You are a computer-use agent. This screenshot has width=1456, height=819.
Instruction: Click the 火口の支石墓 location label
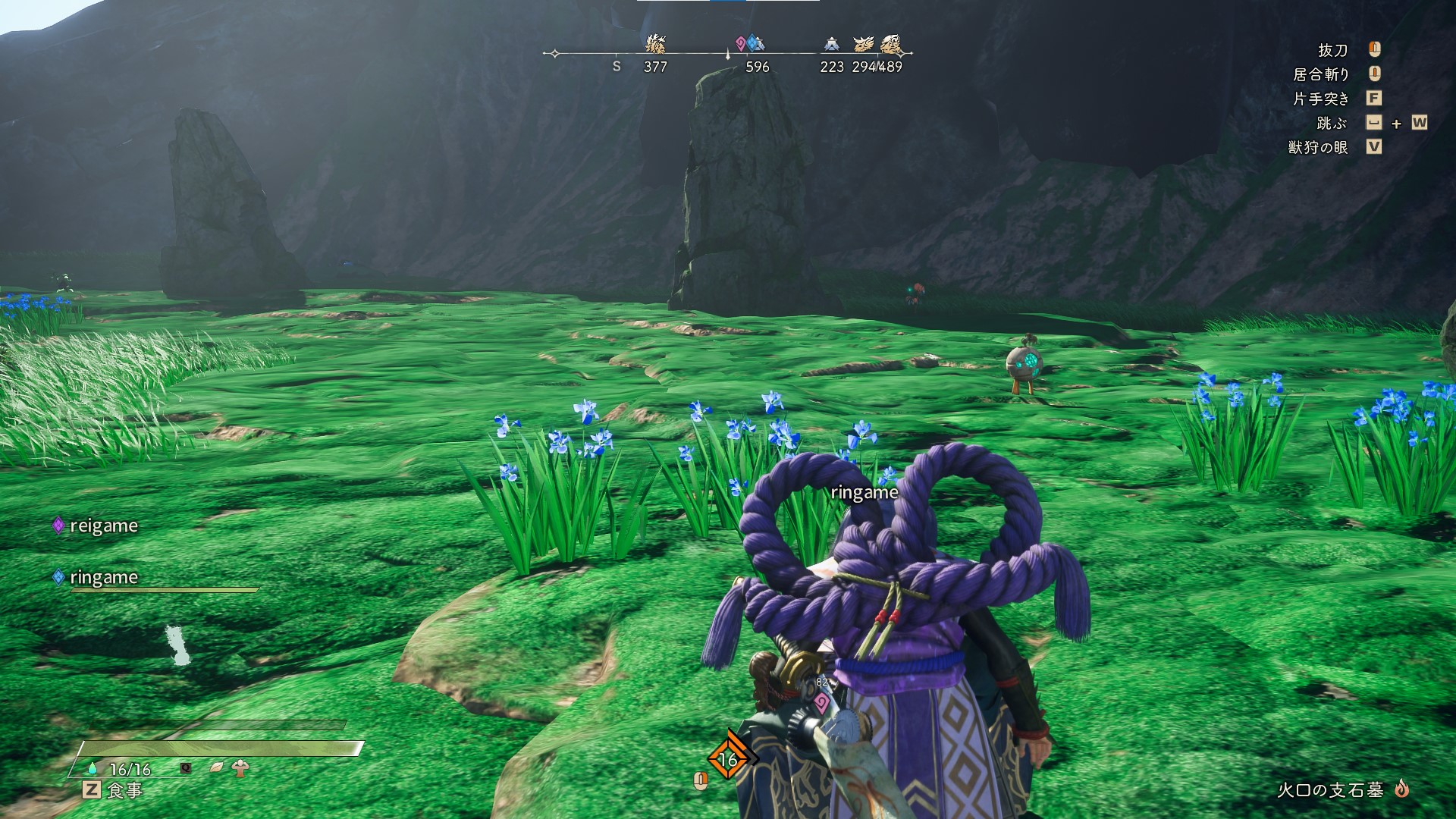click(1330, 790)
